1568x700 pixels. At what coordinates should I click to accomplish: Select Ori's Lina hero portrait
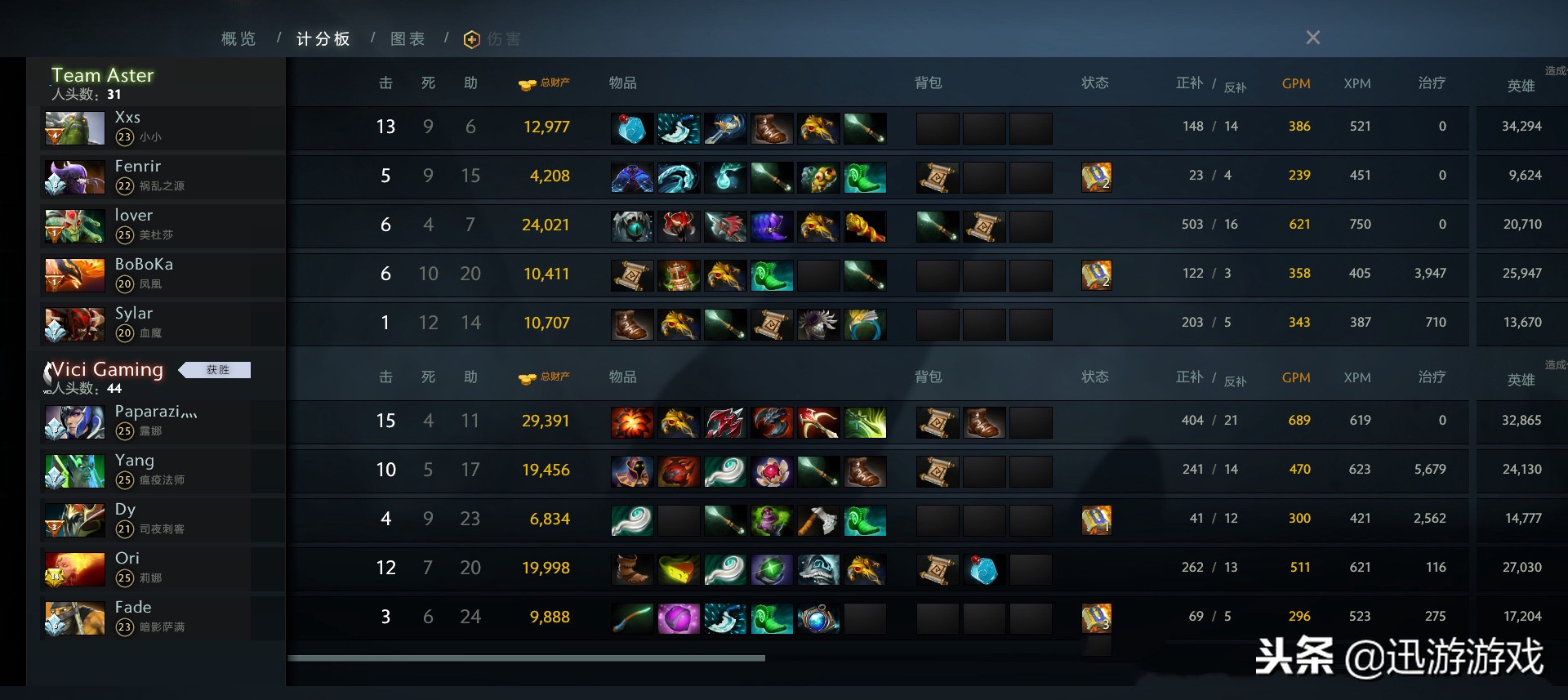coord(74,569)
